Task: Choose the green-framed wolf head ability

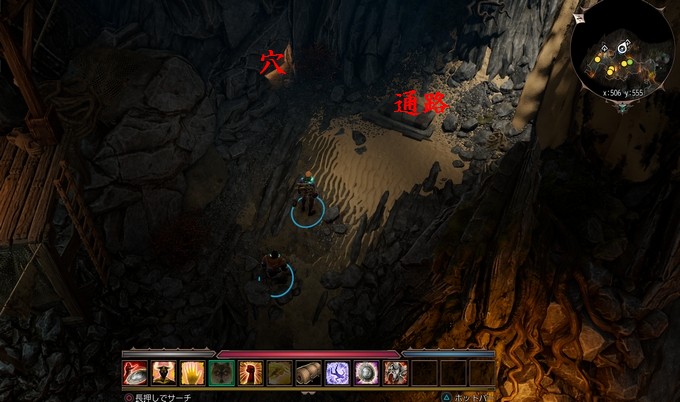Action: coord(222,373)
